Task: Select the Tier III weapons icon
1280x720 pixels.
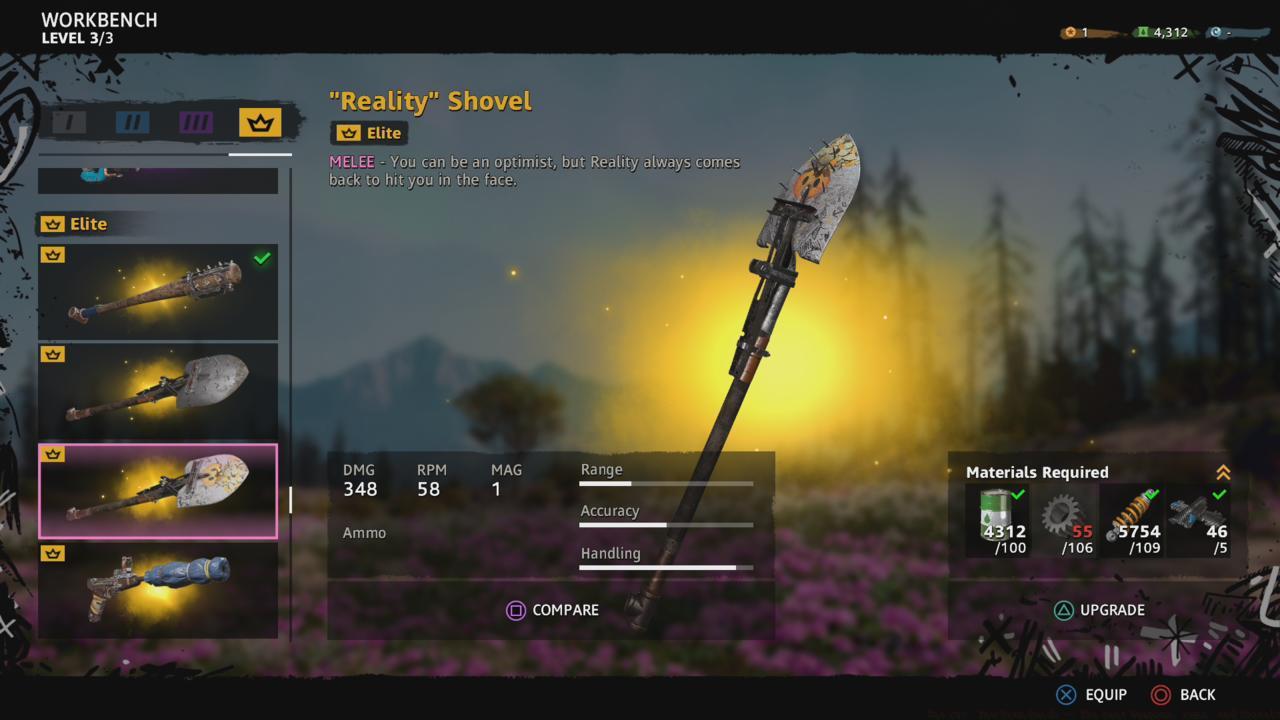Action: [x=194, y=122]
